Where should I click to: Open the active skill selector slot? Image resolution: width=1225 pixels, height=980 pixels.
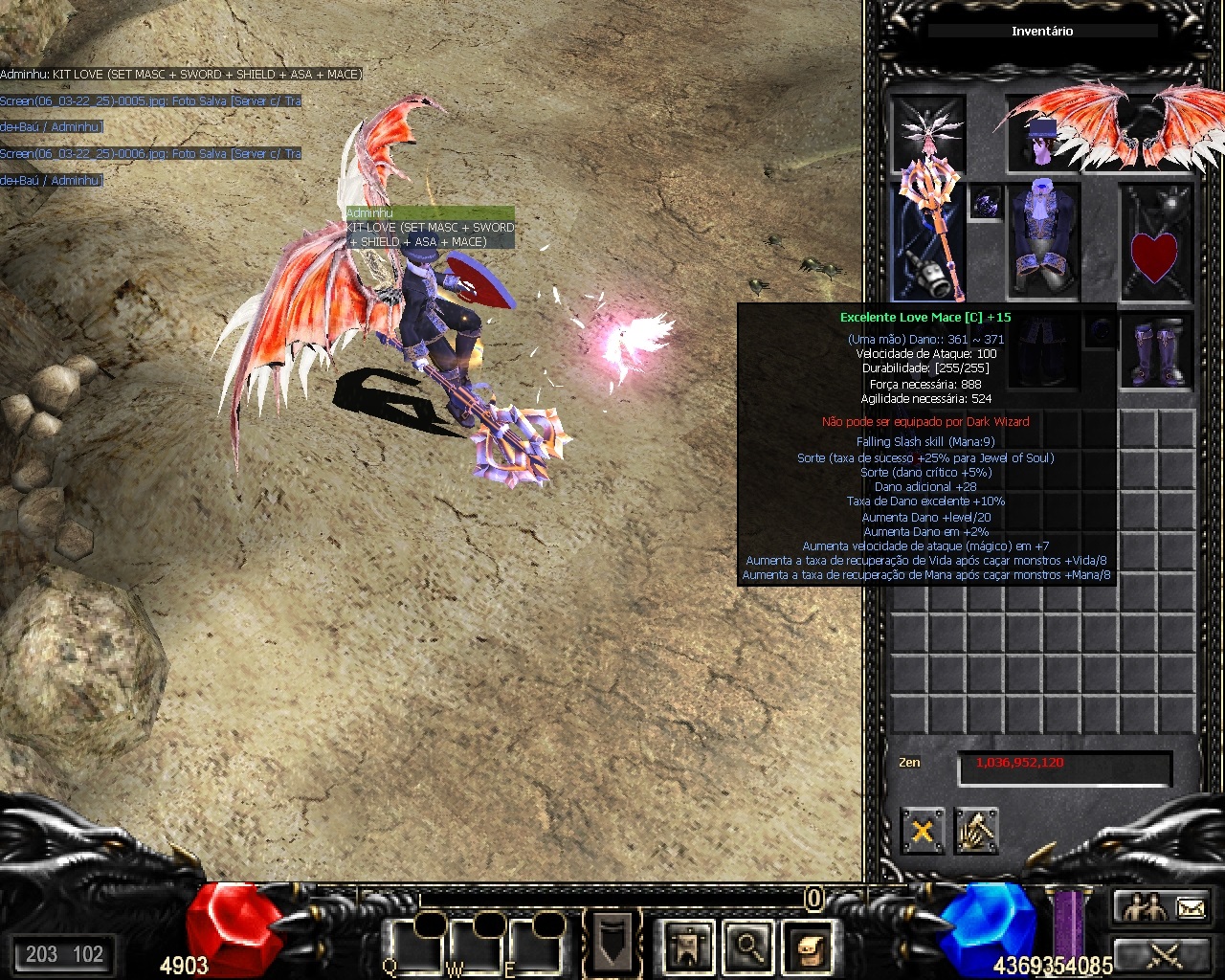click(x=612, y=942)
